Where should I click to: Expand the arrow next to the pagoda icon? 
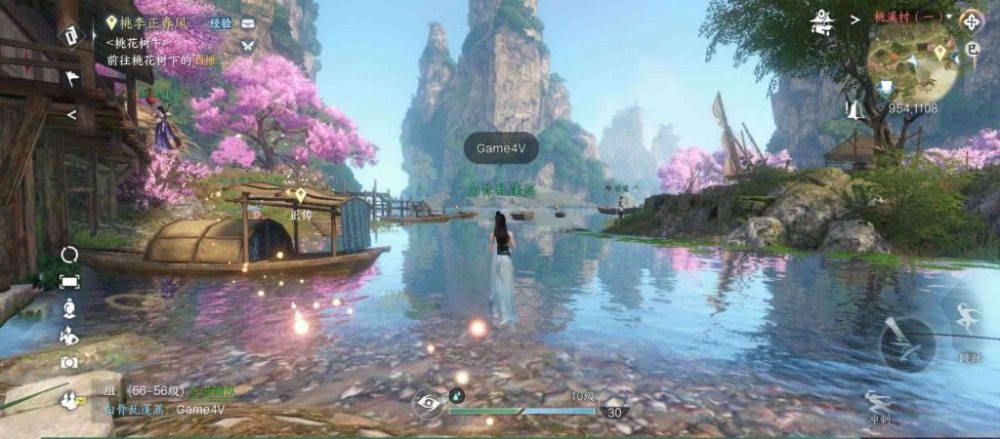point(855,18)
